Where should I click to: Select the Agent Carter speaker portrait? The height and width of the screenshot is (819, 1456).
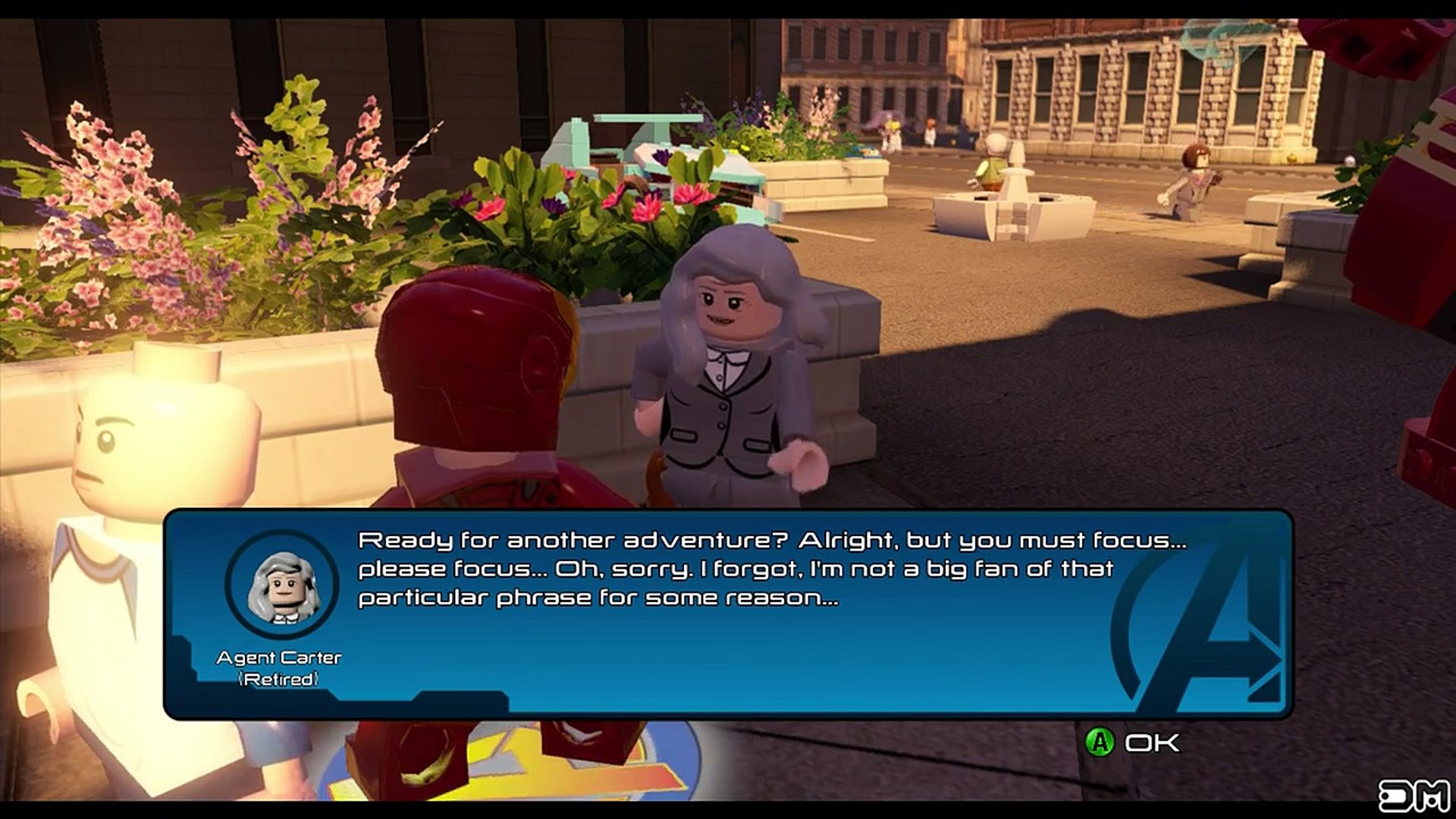281,585
